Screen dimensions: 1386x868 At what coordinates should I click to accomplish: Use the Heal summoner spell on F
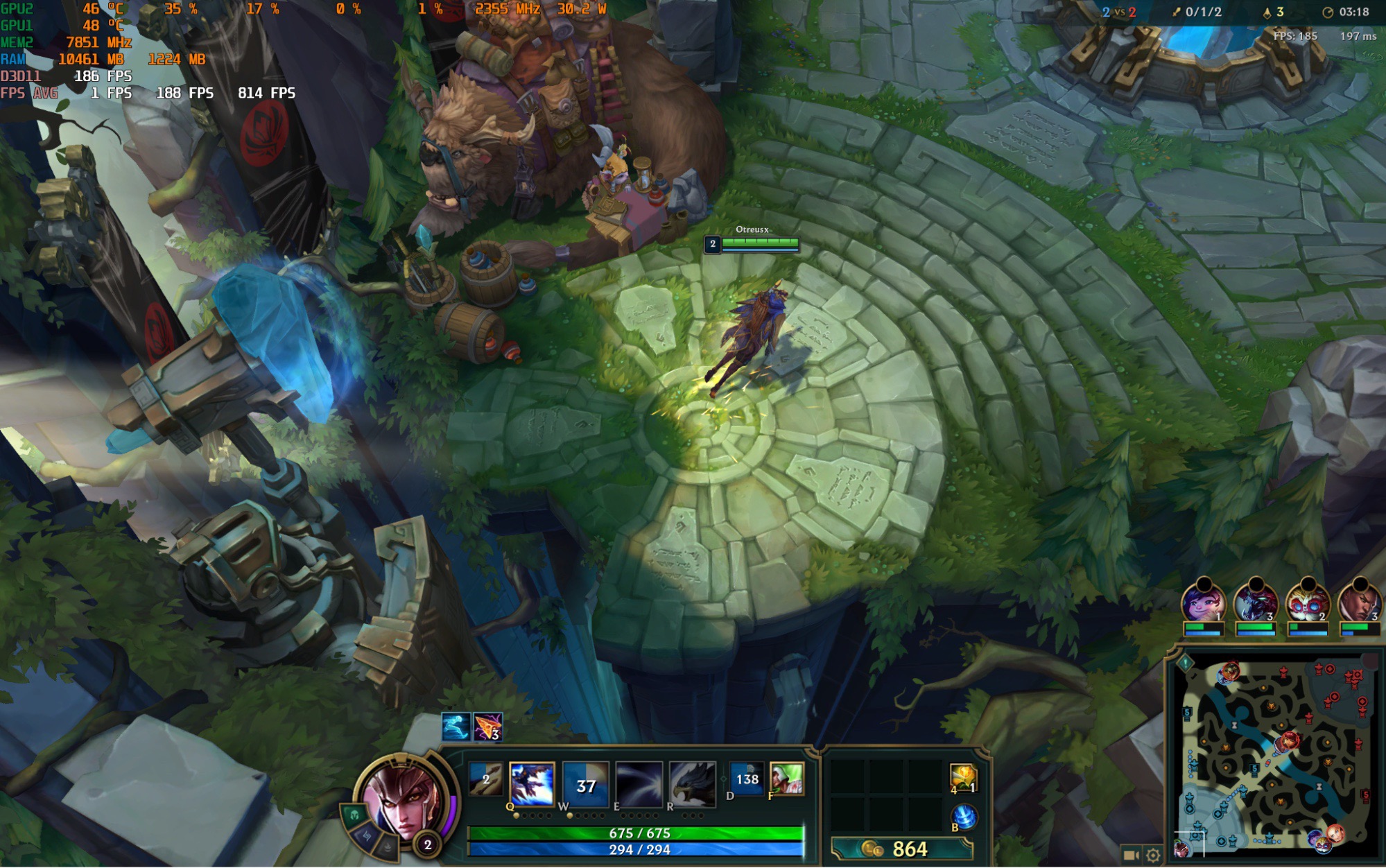tap(786, 779)
